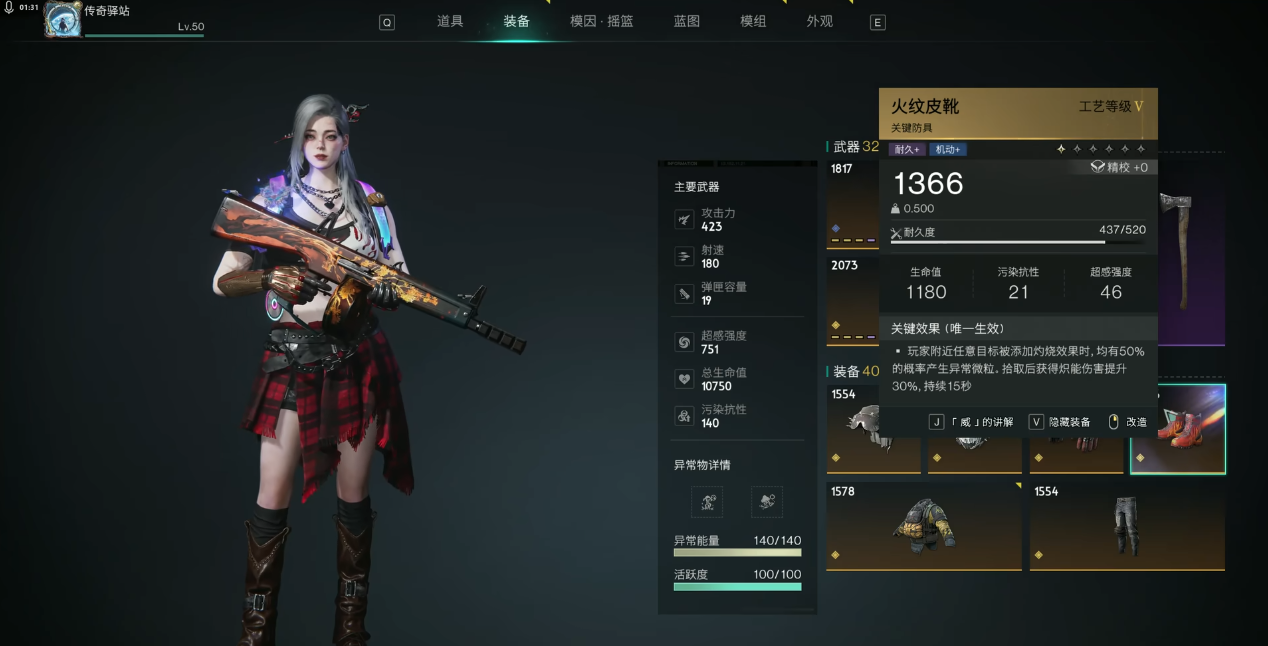Select the weapon slot rated 1817
Viewport: 1268px width, 646px height.
pos(852,205)
